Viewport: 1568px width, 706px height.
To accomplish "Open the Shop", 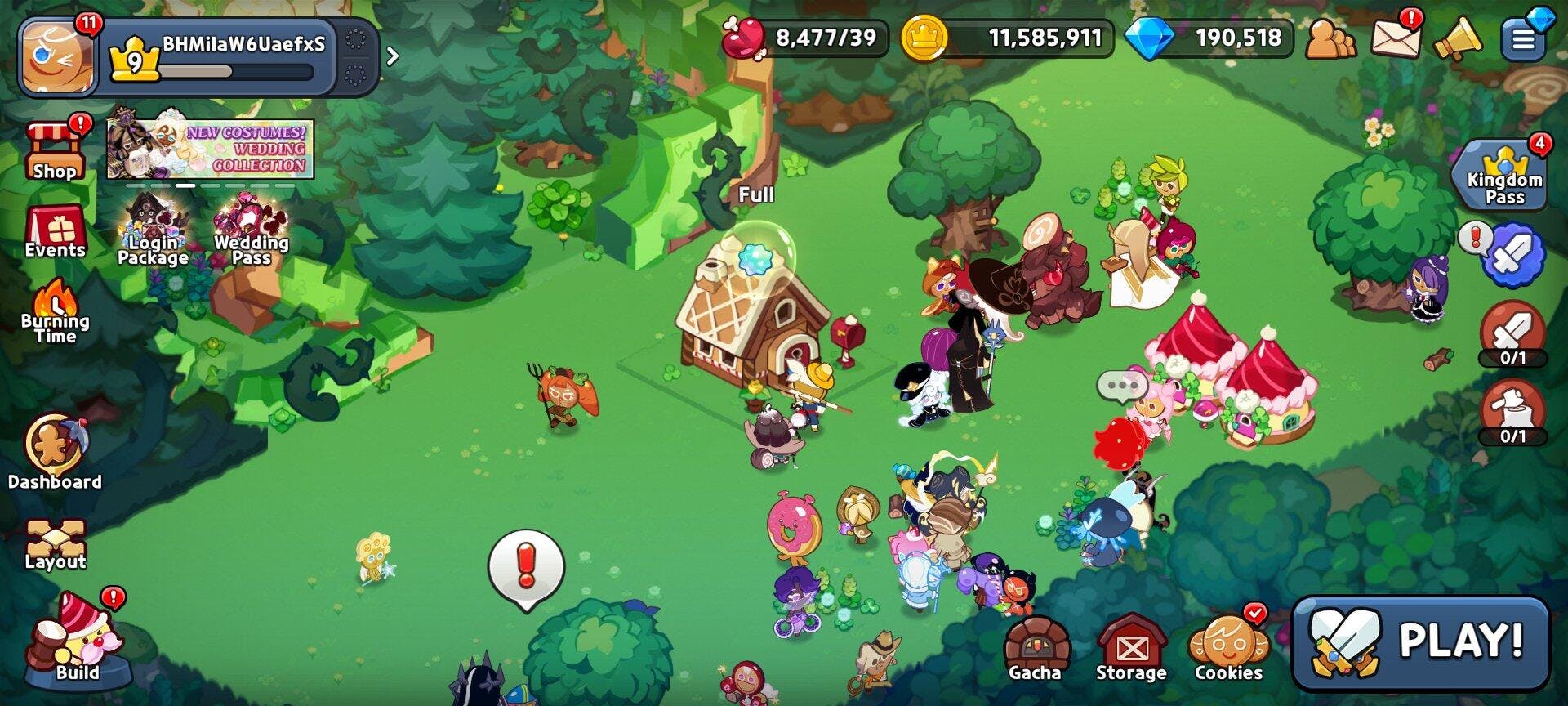I will coord(55,151).
